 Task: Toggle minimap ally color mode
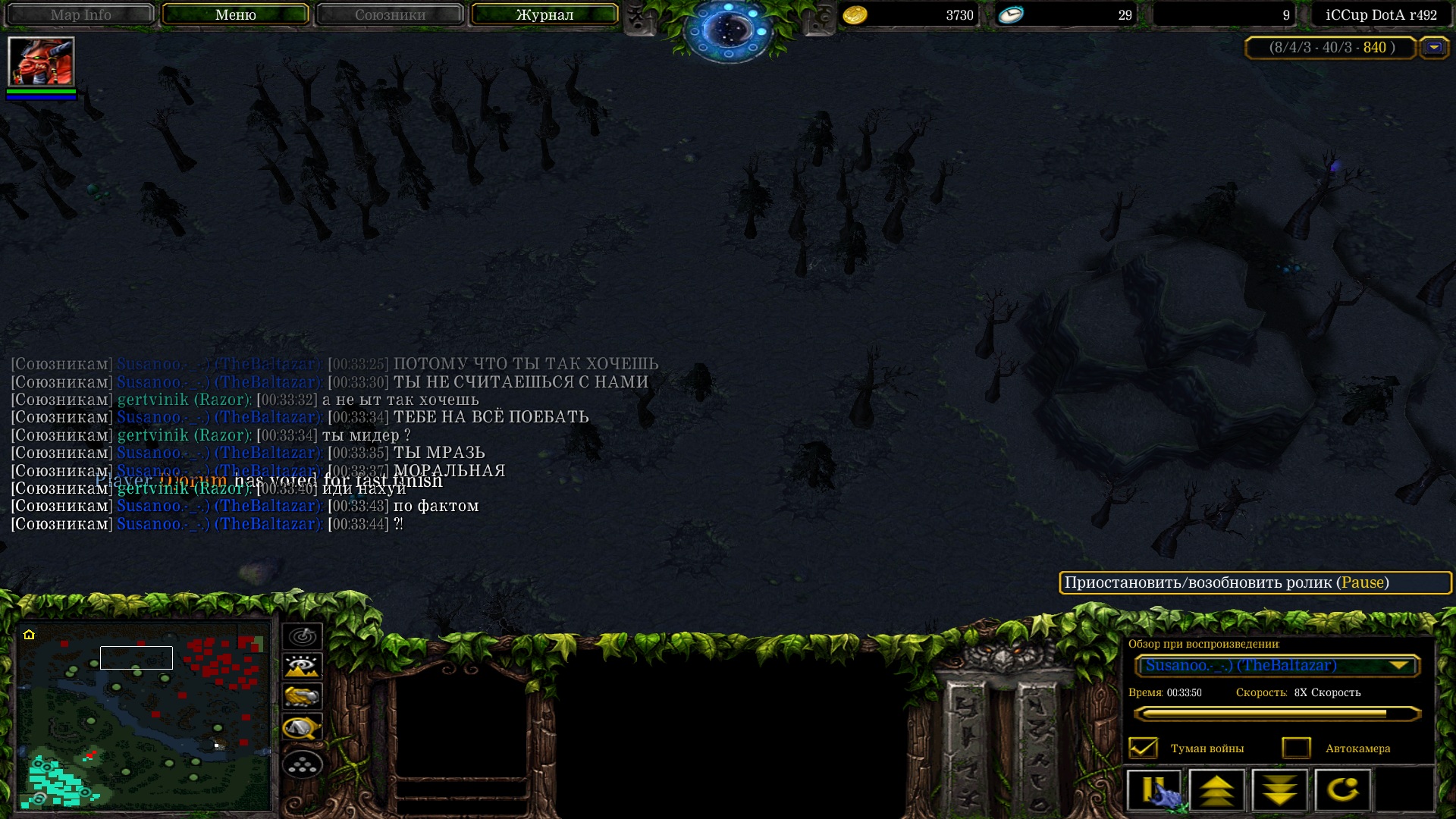pos(303,696)
